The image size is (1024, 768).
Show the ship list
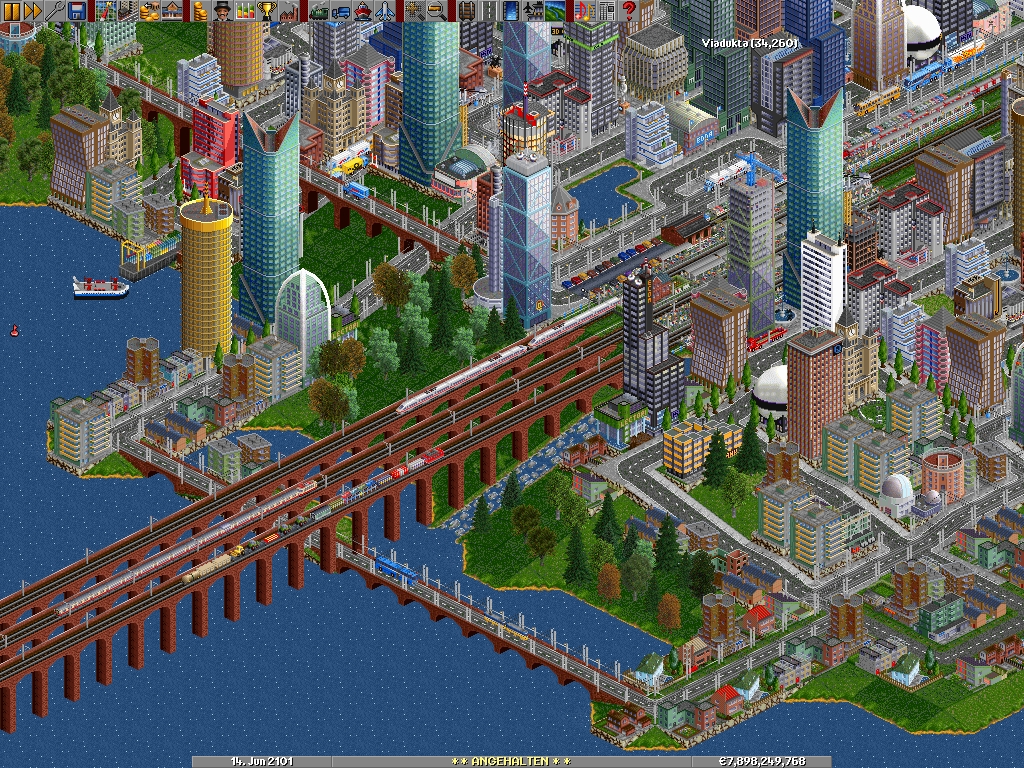click(x=363, y=11)
